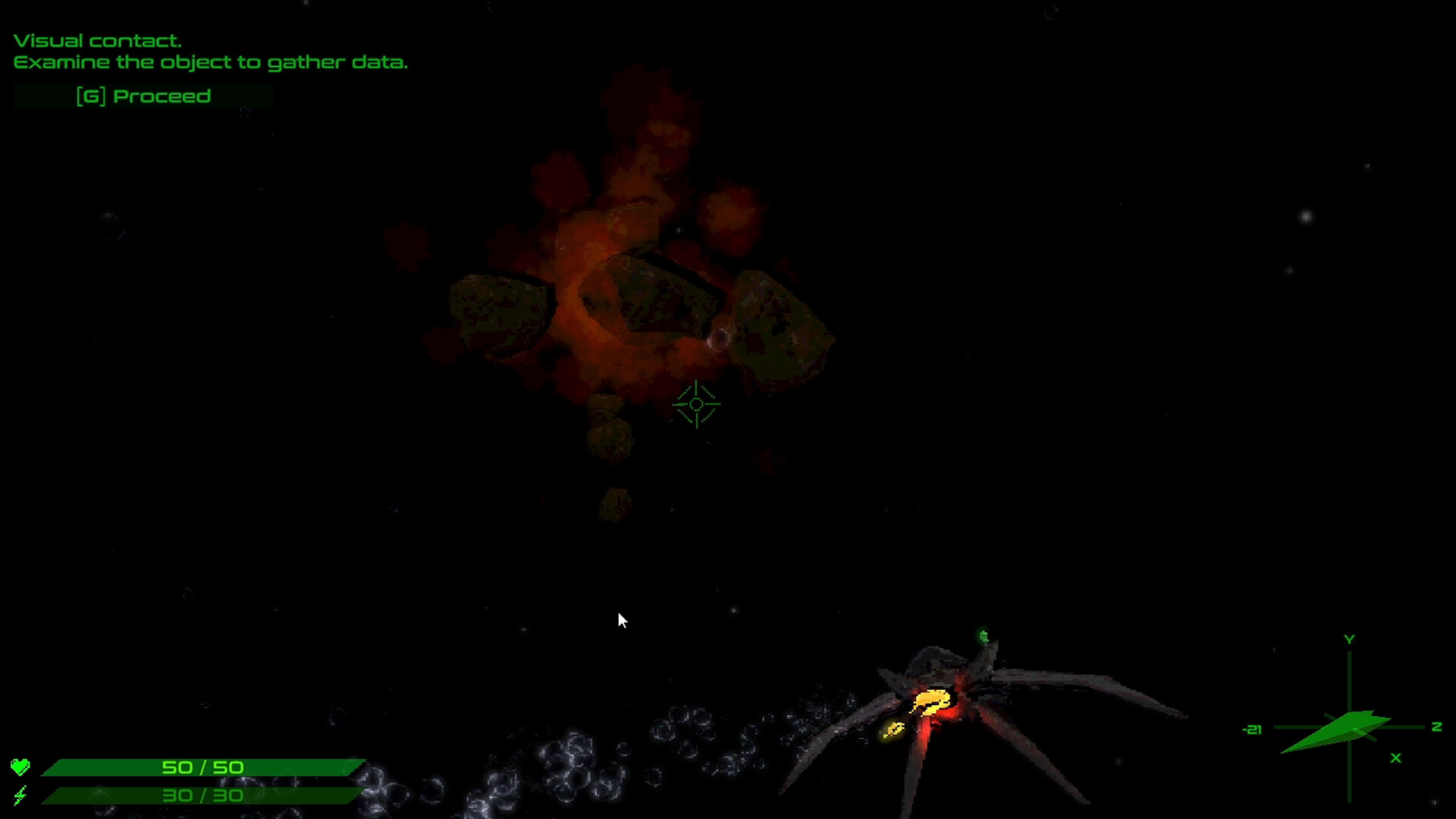Select the Y axis label on the gizmo

tap(1349, 639)
